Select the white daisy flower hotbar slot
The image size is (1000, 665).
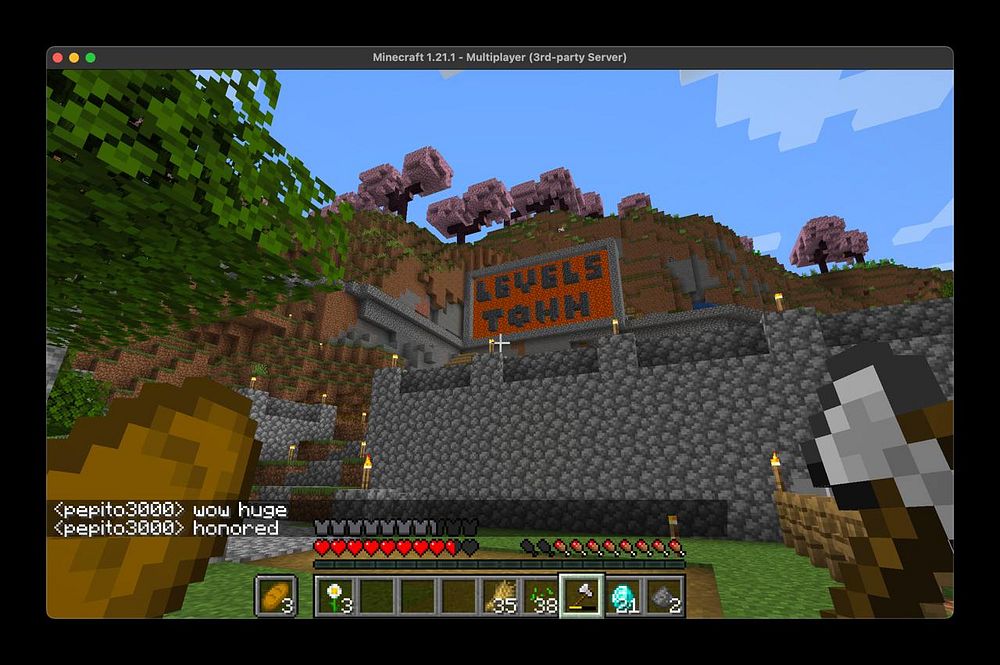pyautogui.click(x=336, y=597)
